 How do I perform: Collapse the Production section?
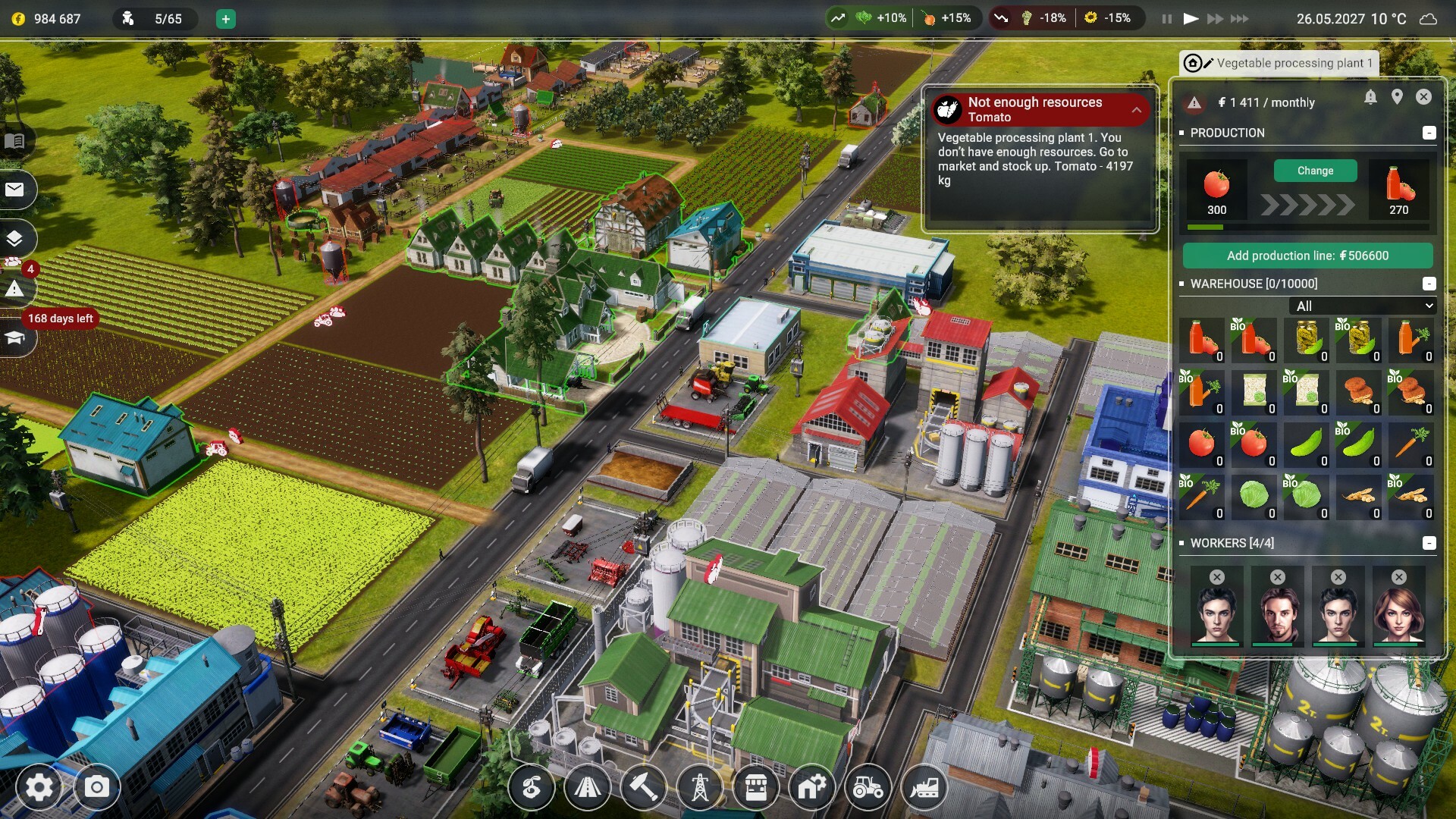coord(1429,133)
